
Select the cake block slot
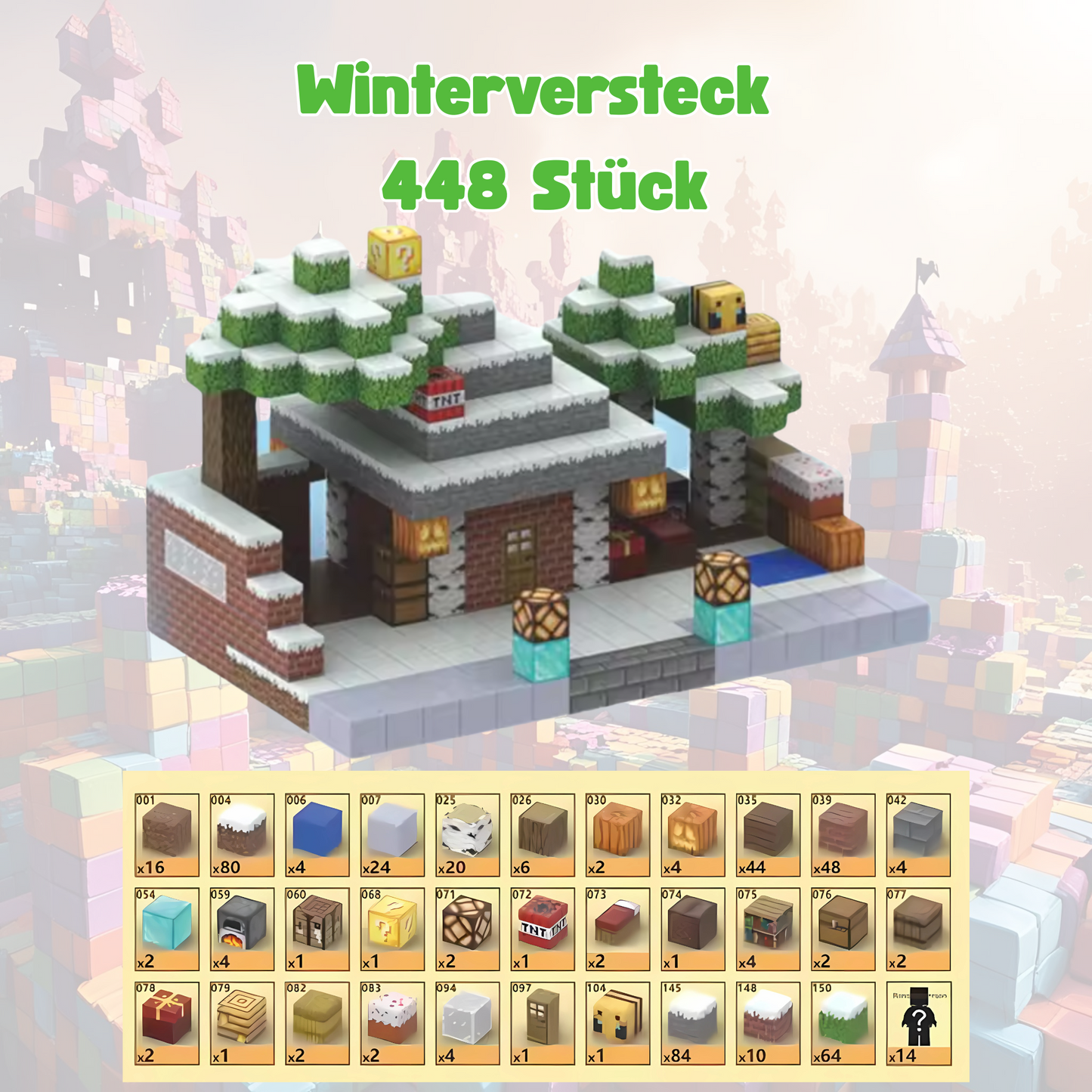tap(391, 1023)
